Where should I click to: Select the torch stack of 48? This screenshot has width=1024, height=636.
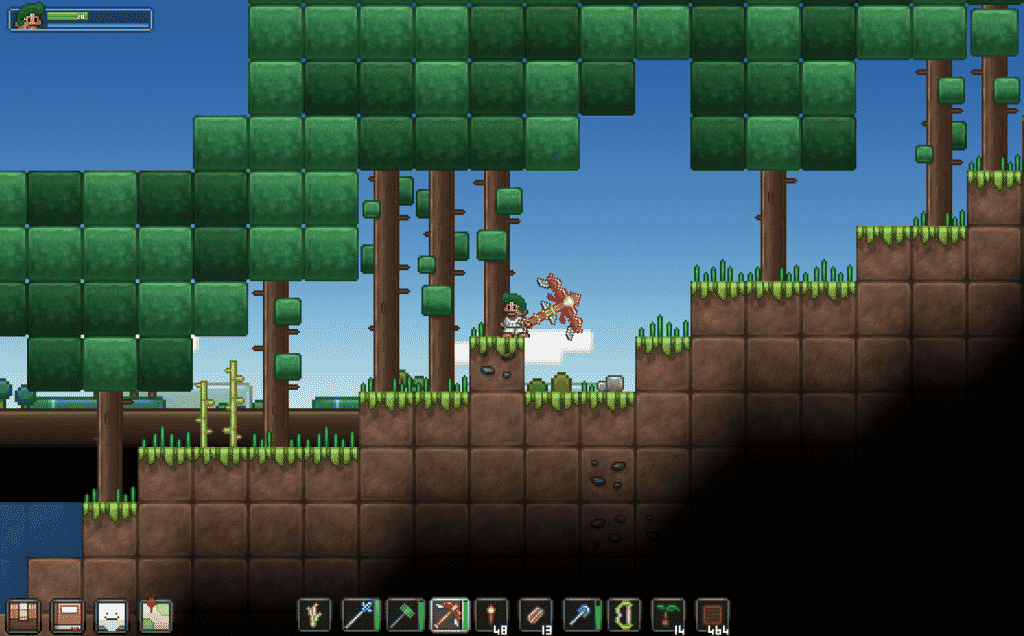click(x=492, y=614)
